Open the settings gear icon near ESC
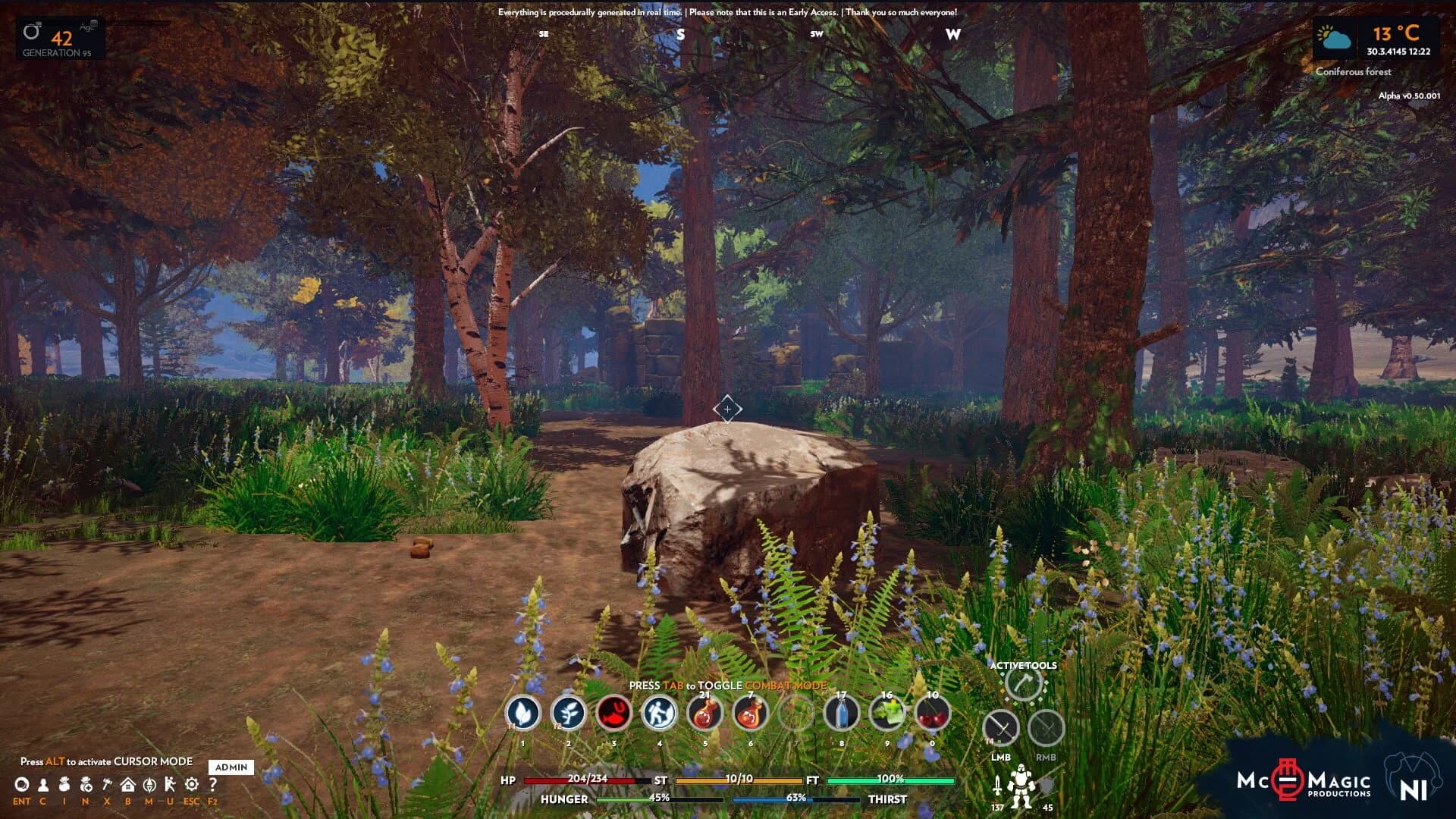 [x=191, y=785]
